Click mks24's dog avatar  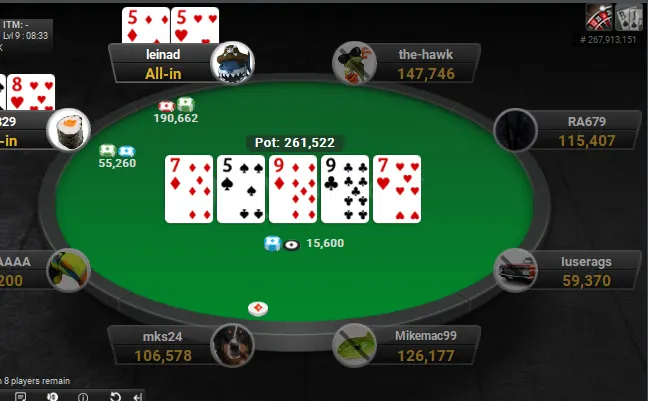point(232,346)
